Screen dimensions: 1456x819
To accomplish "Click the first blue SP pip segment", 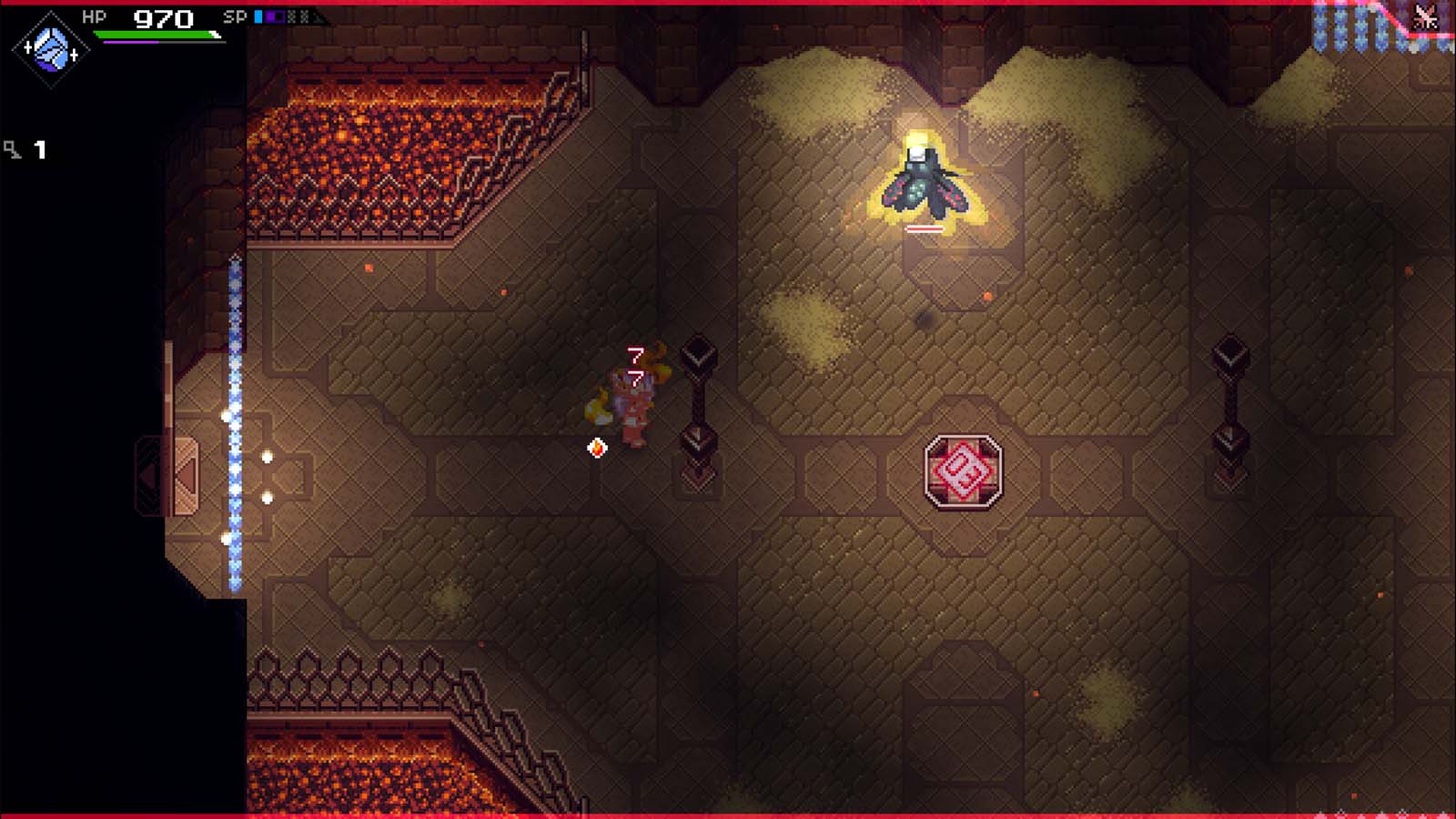I will pos(260,15).
